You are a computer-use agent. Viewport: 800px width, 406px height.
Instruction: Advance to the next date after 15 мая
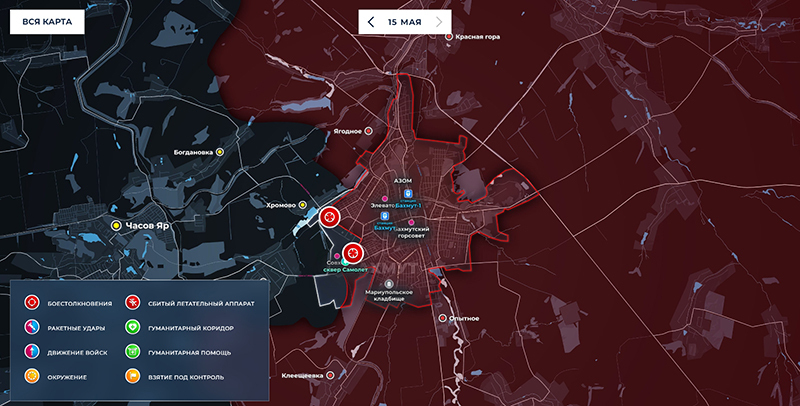[x=439, y=21]
